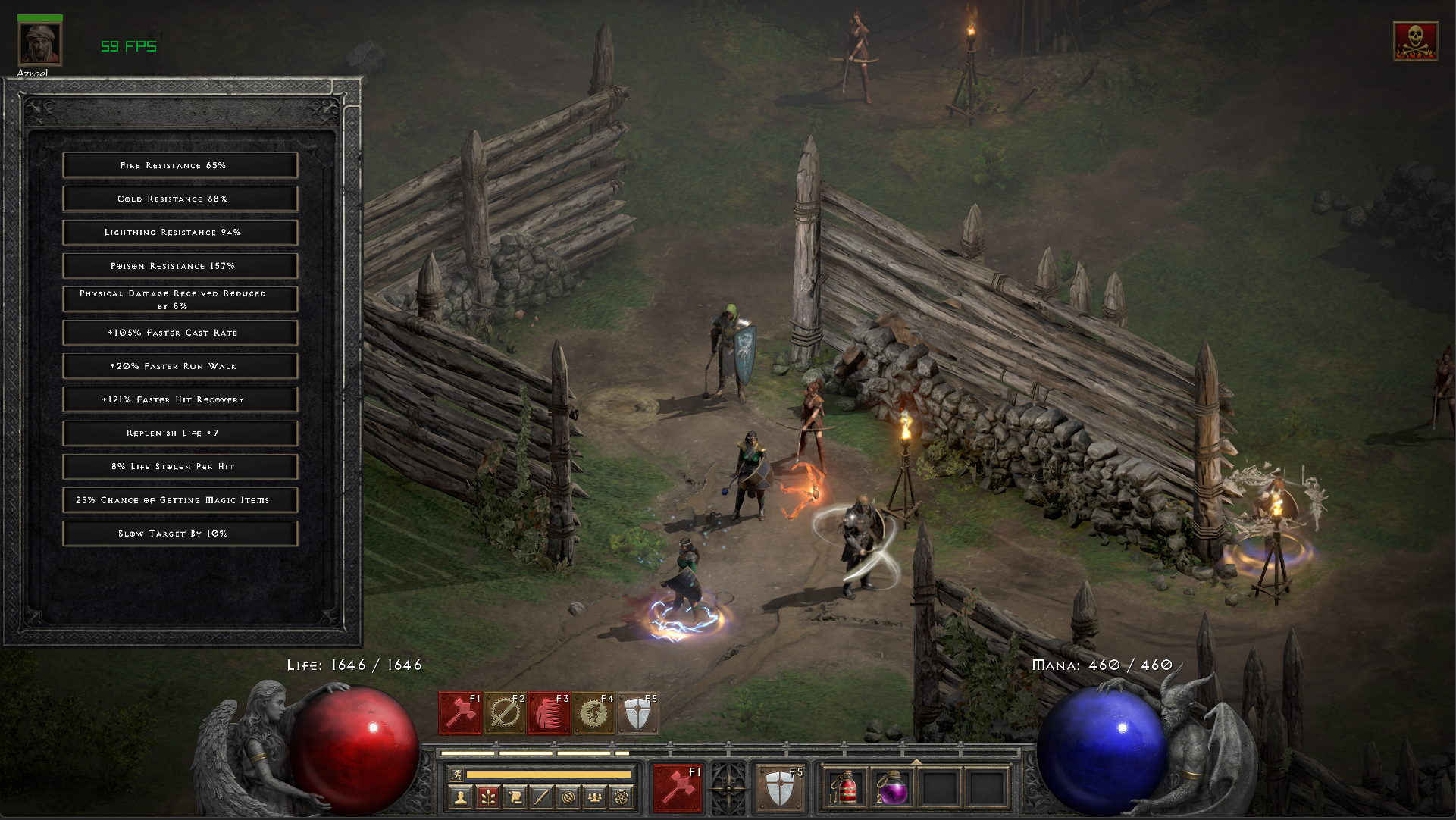Use the purple rejuvenation potion in belt slot 2
Viewport: 1456px width, 820px height.
click(892, 788)
